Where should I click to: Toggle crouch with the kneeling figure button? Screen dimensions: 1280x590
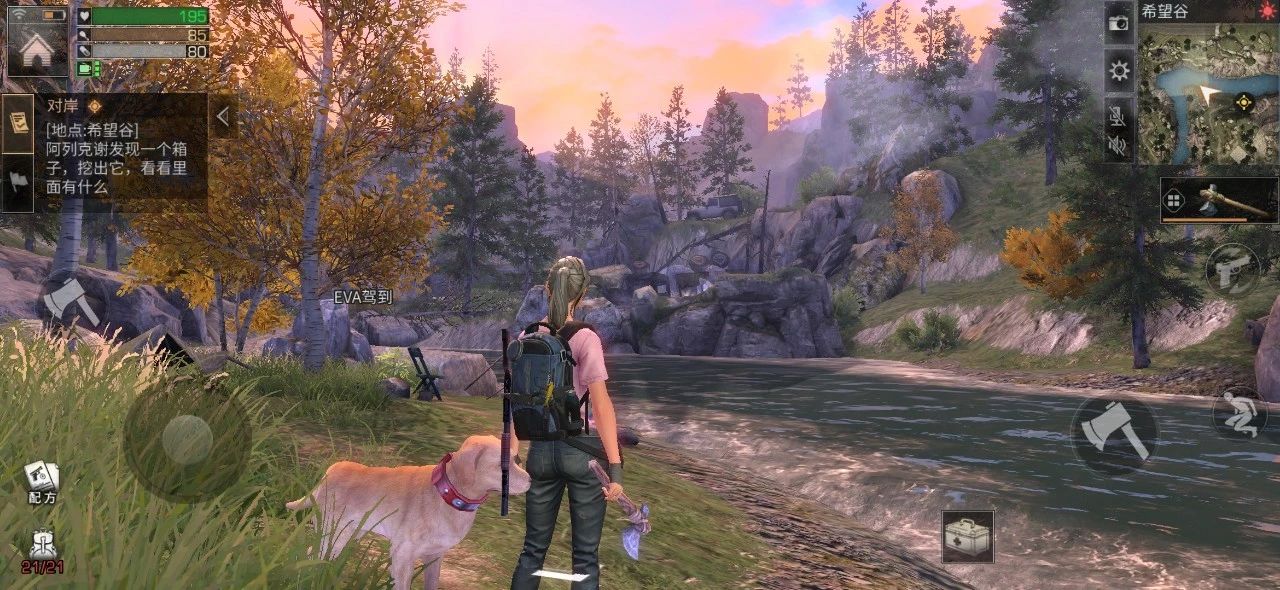pyautogui.click(x=1240, y=411)
